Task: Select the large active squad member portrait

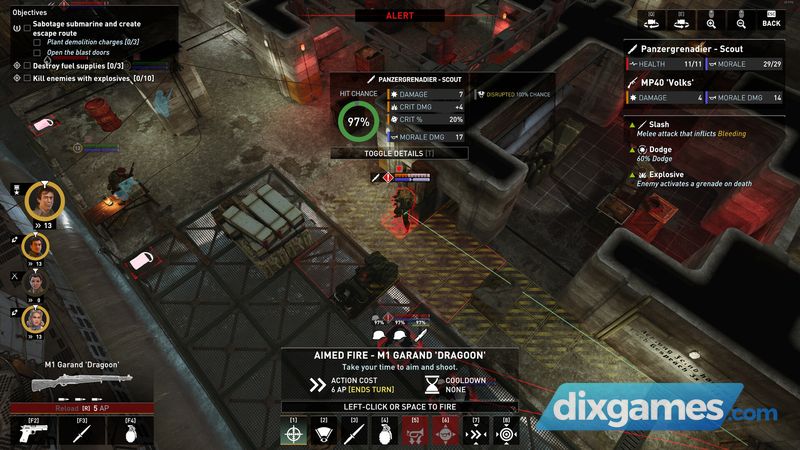Action: (x=44, y=199)
